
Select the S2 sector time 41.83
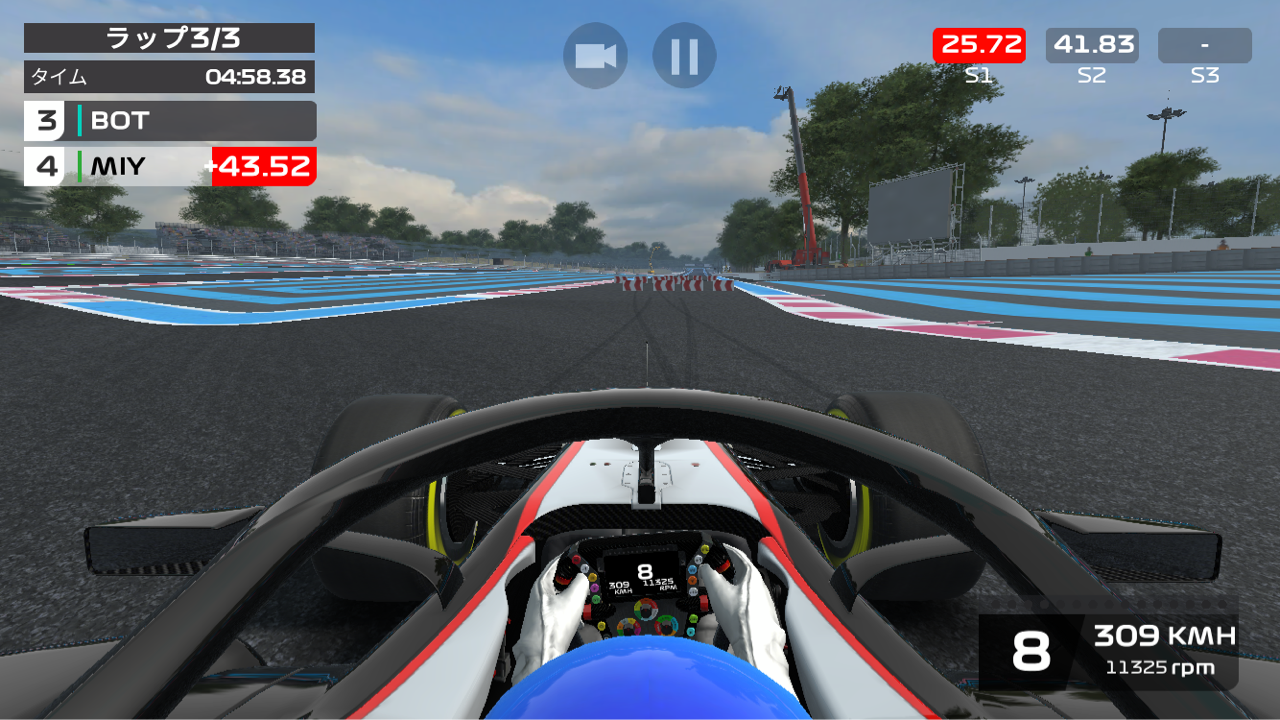[1094, 44]
